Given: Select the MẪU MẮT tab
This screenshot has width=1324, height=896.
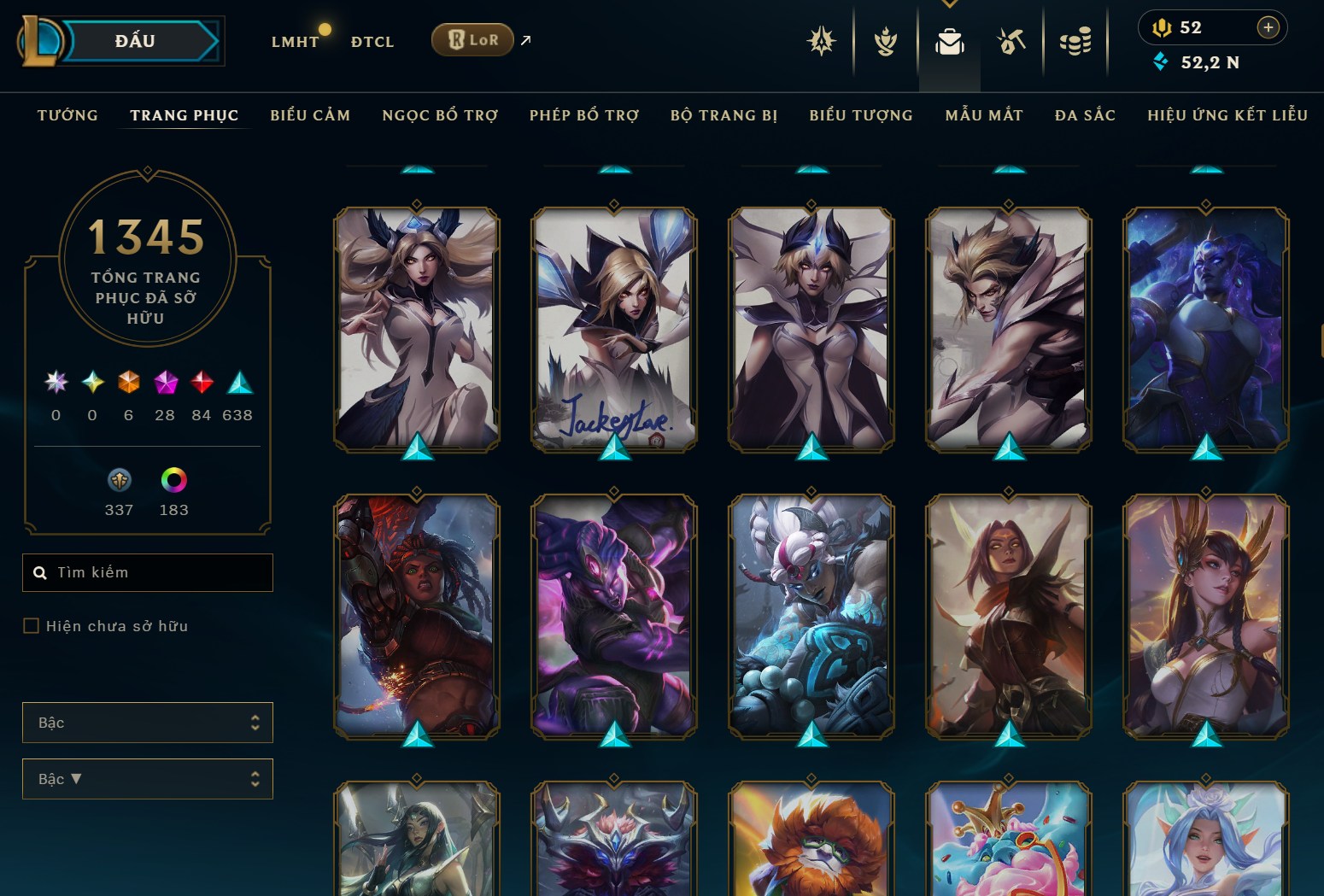Looking at the screenshot, I should 984,115.
